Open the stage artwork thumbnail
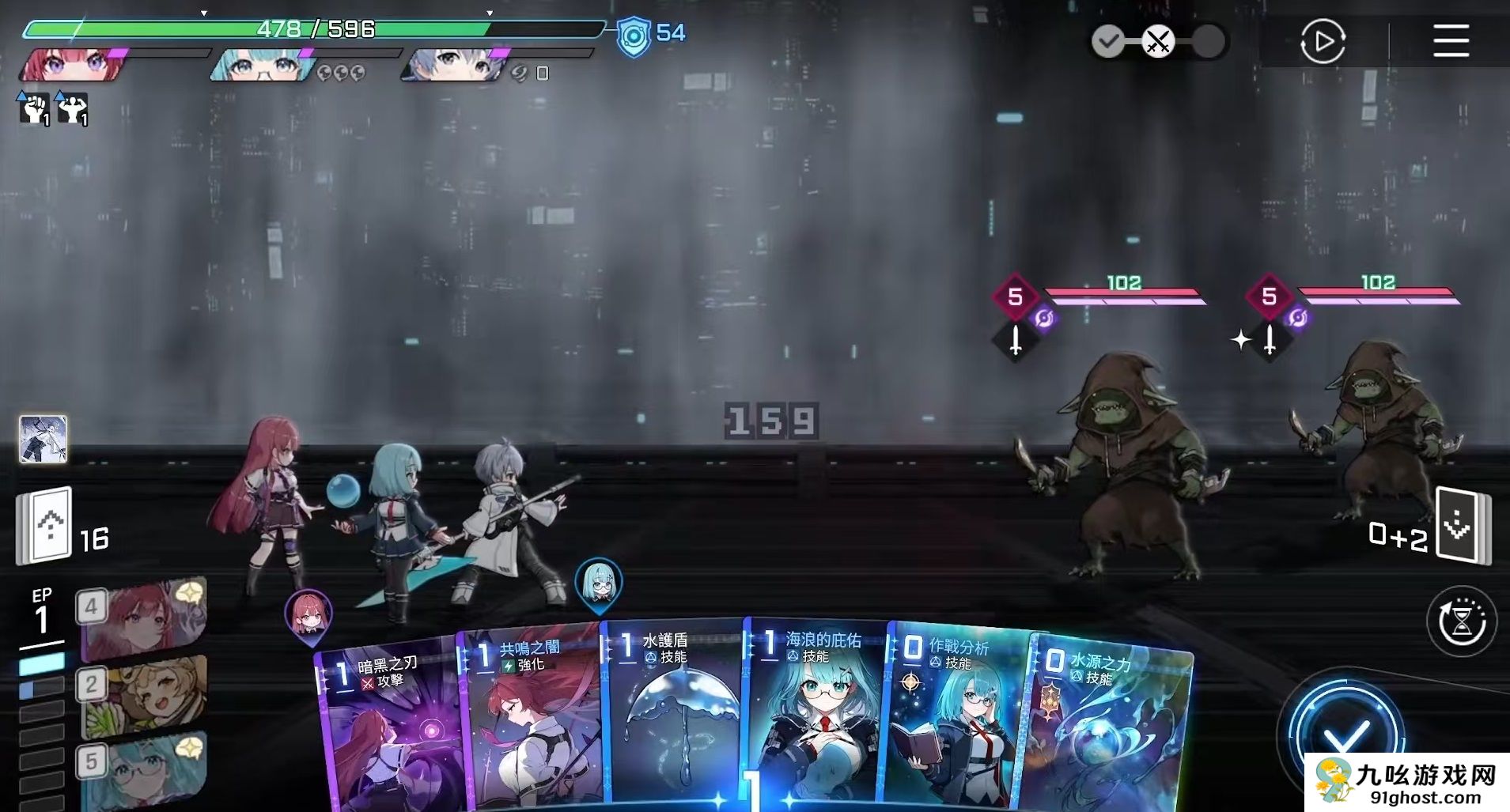The width and height of the screenshot is (1510, 812). point(43,439)
